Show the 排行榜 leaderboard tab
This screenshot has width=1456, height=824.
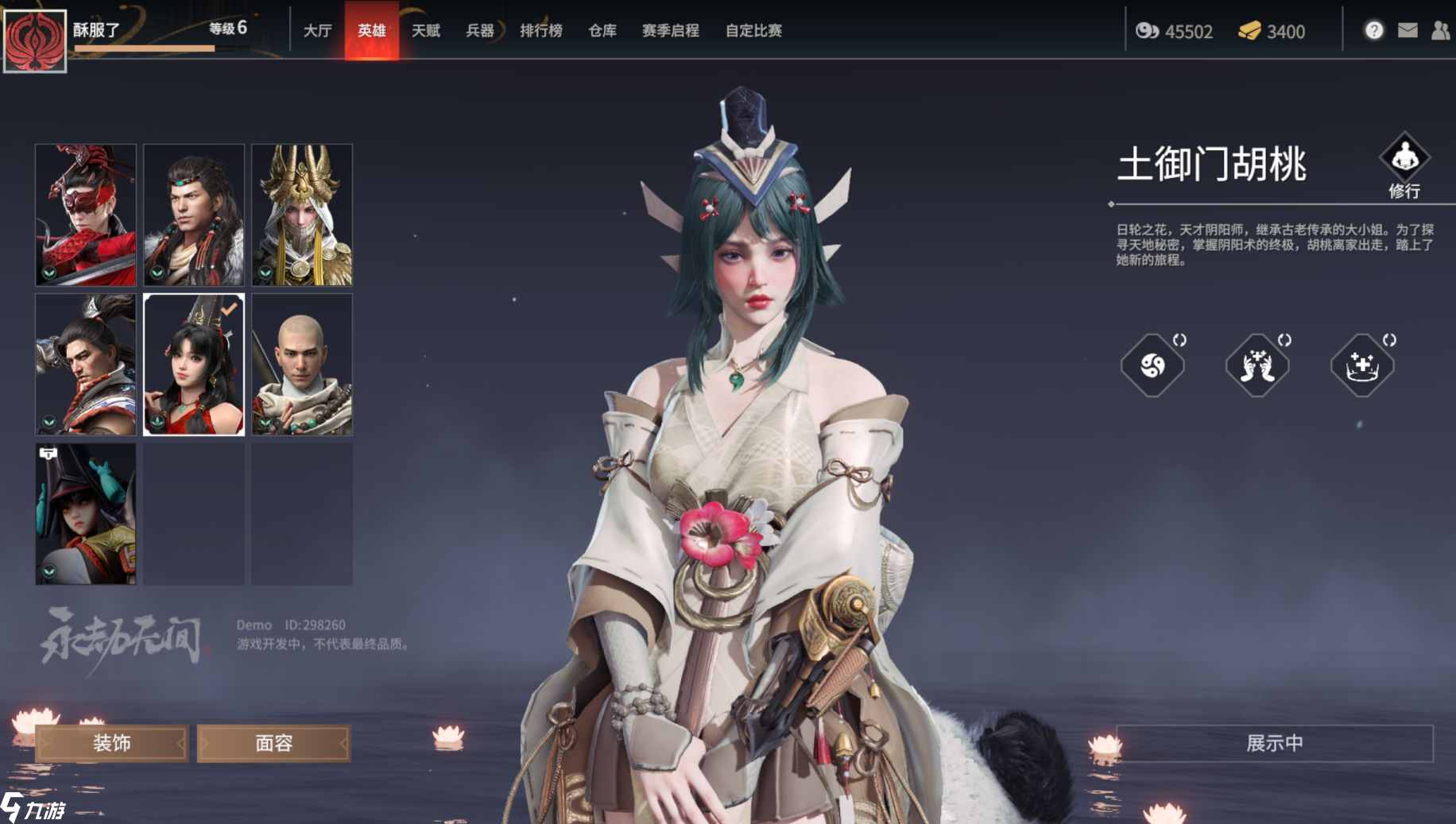[x=541, y=30]
